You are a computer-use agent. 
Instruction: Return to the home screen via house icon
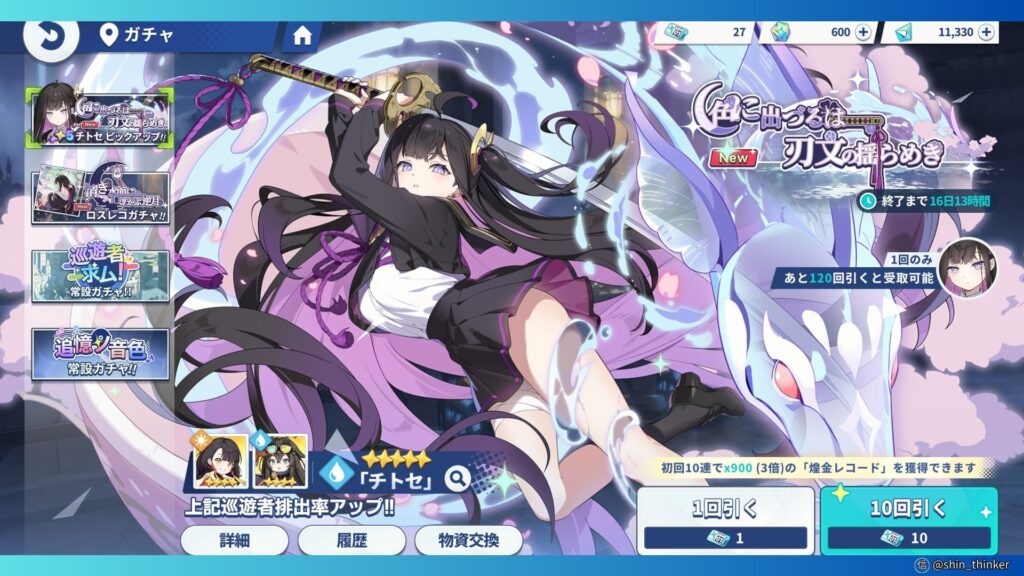302,36
